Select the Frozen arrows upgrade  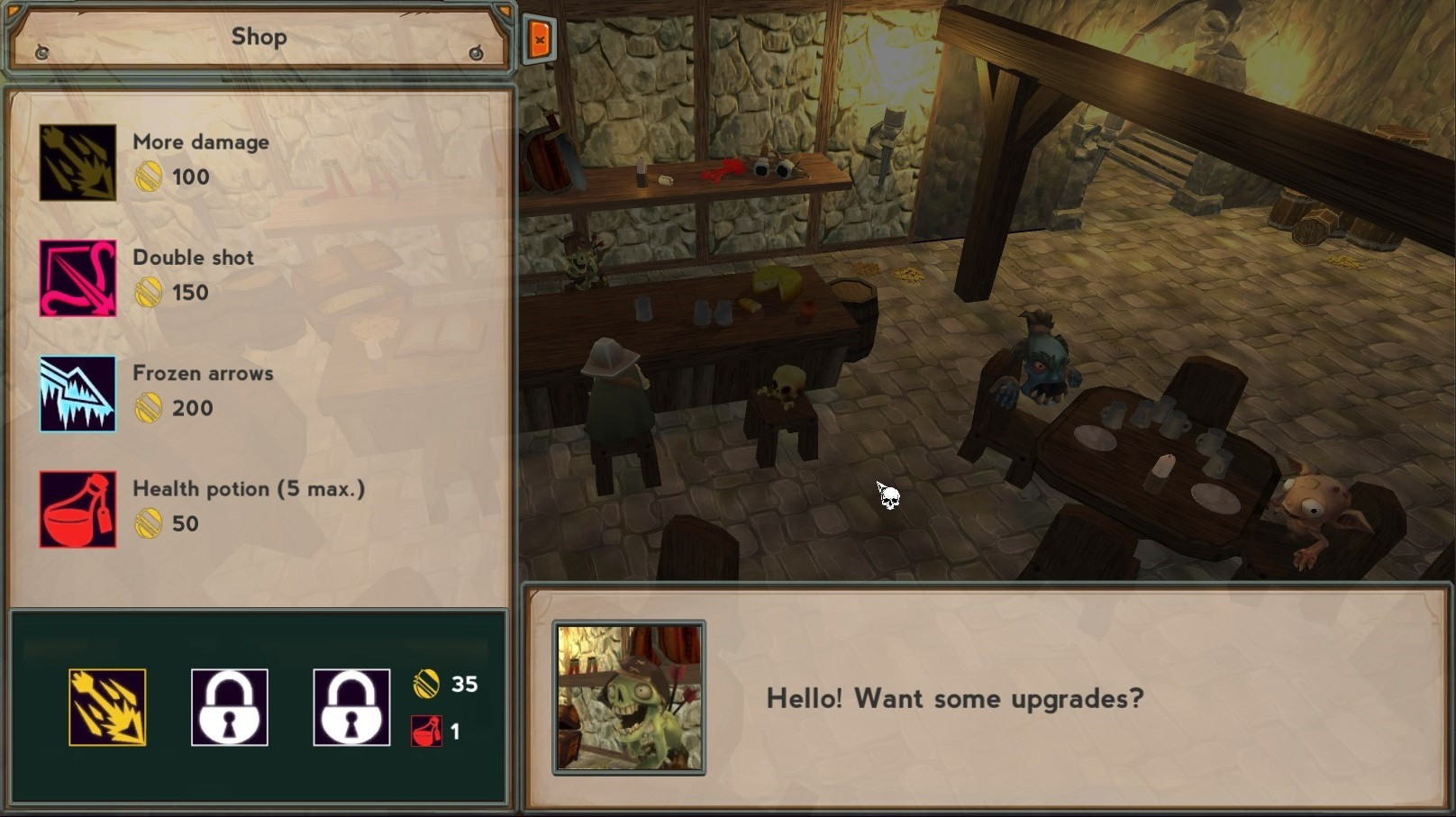point(78,394)
